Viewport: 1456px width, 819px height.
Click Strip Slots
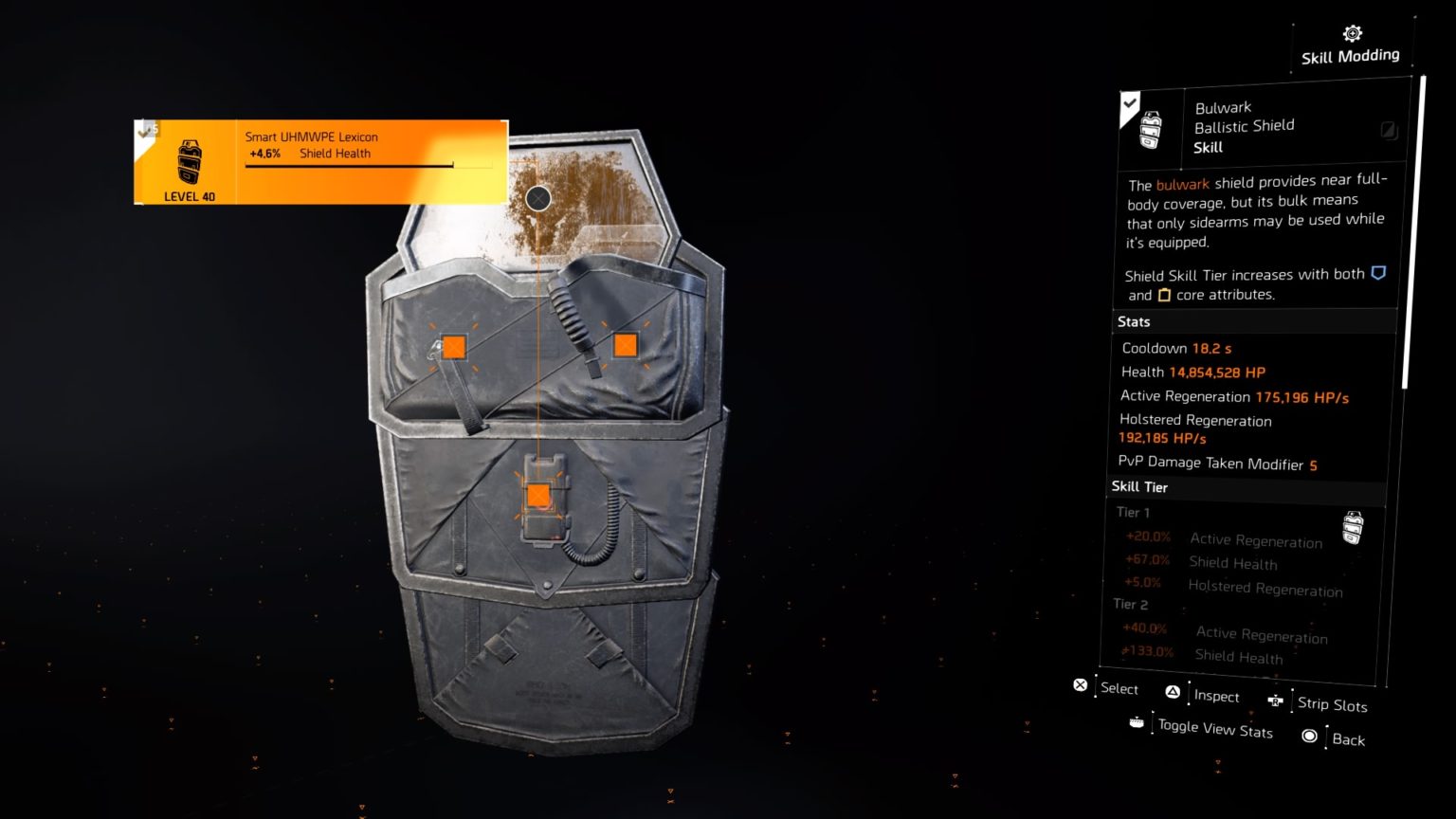[x=1333, y=705]
